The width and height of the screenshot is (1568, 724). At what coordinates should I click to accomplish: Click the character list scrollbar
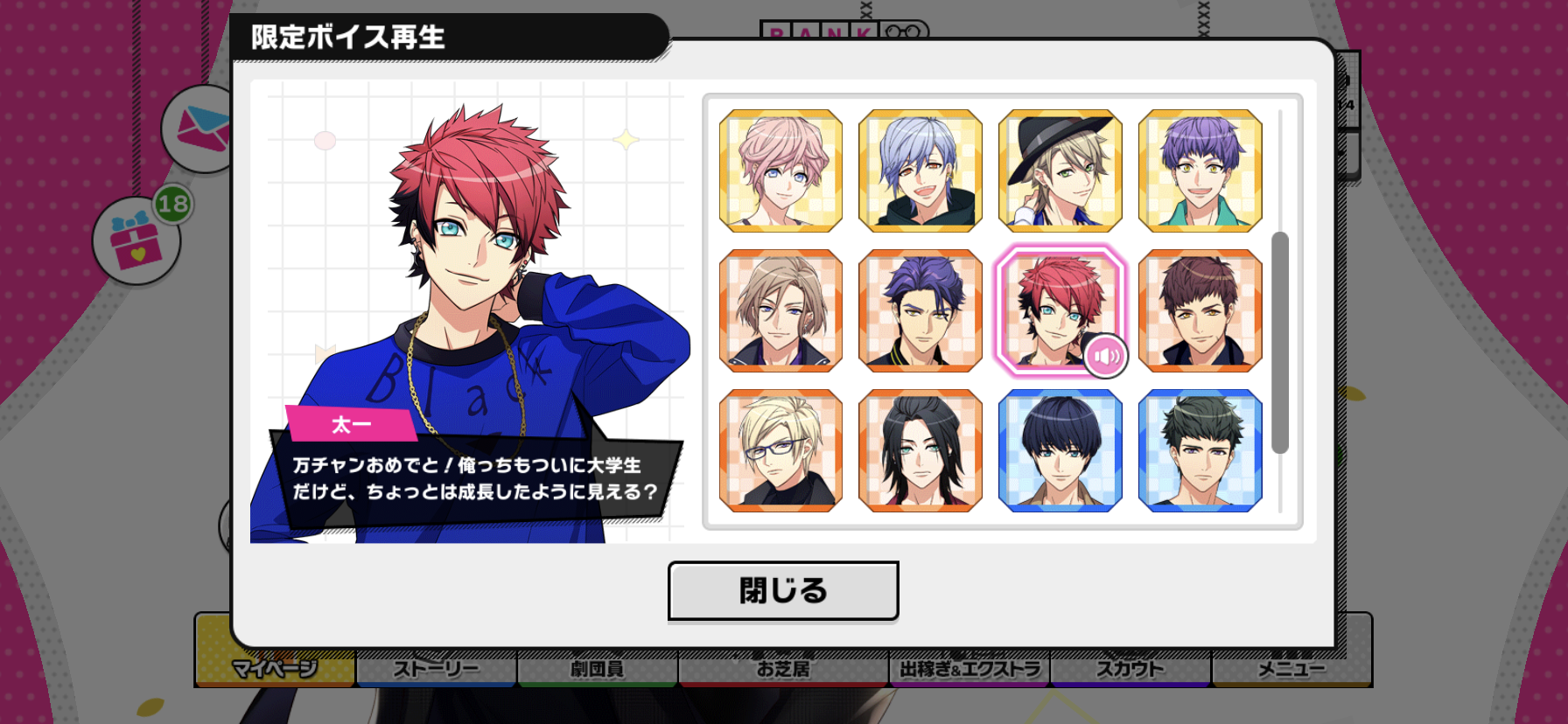1280,343
